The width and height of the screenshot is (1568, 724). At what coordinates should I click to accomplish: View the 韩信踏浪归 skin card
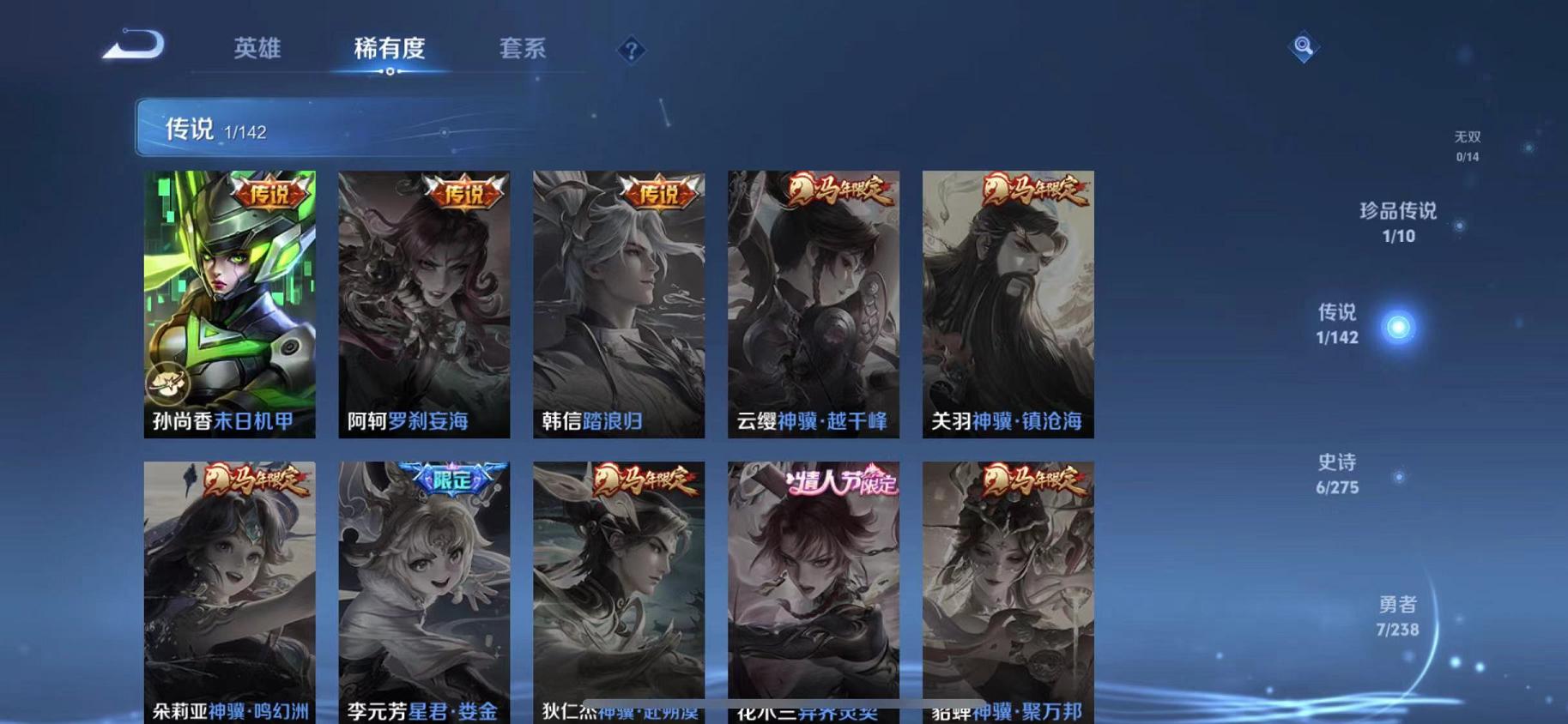point(619,305)
